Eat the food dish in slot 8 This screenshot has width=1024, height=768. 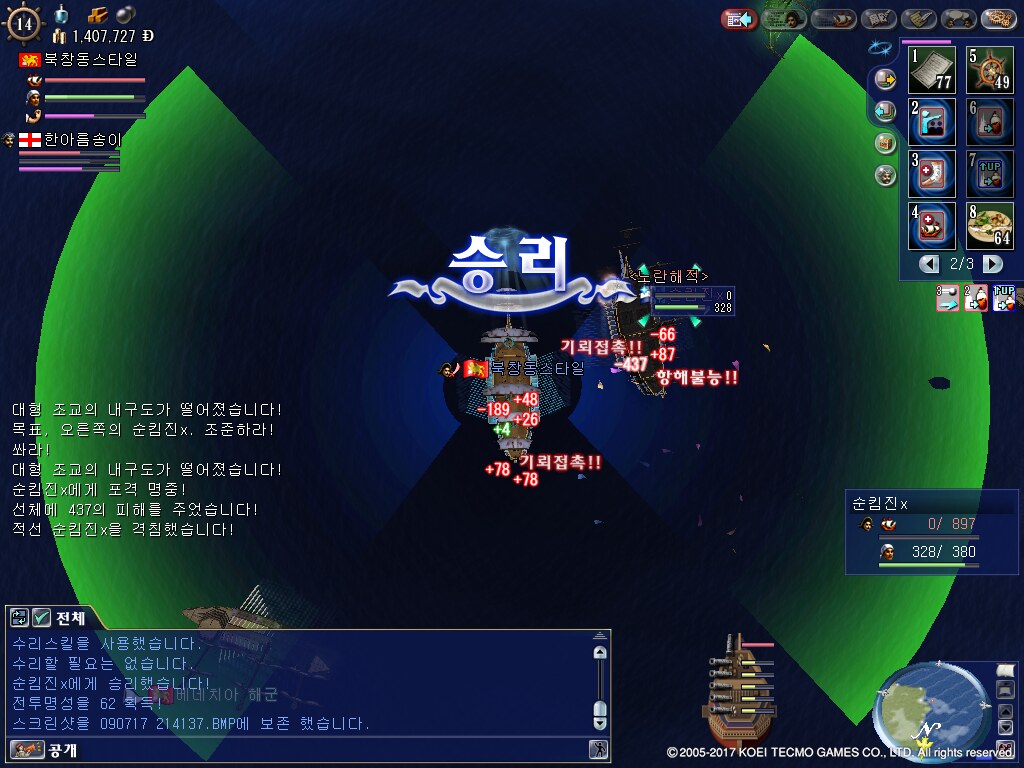pos(989,225)
